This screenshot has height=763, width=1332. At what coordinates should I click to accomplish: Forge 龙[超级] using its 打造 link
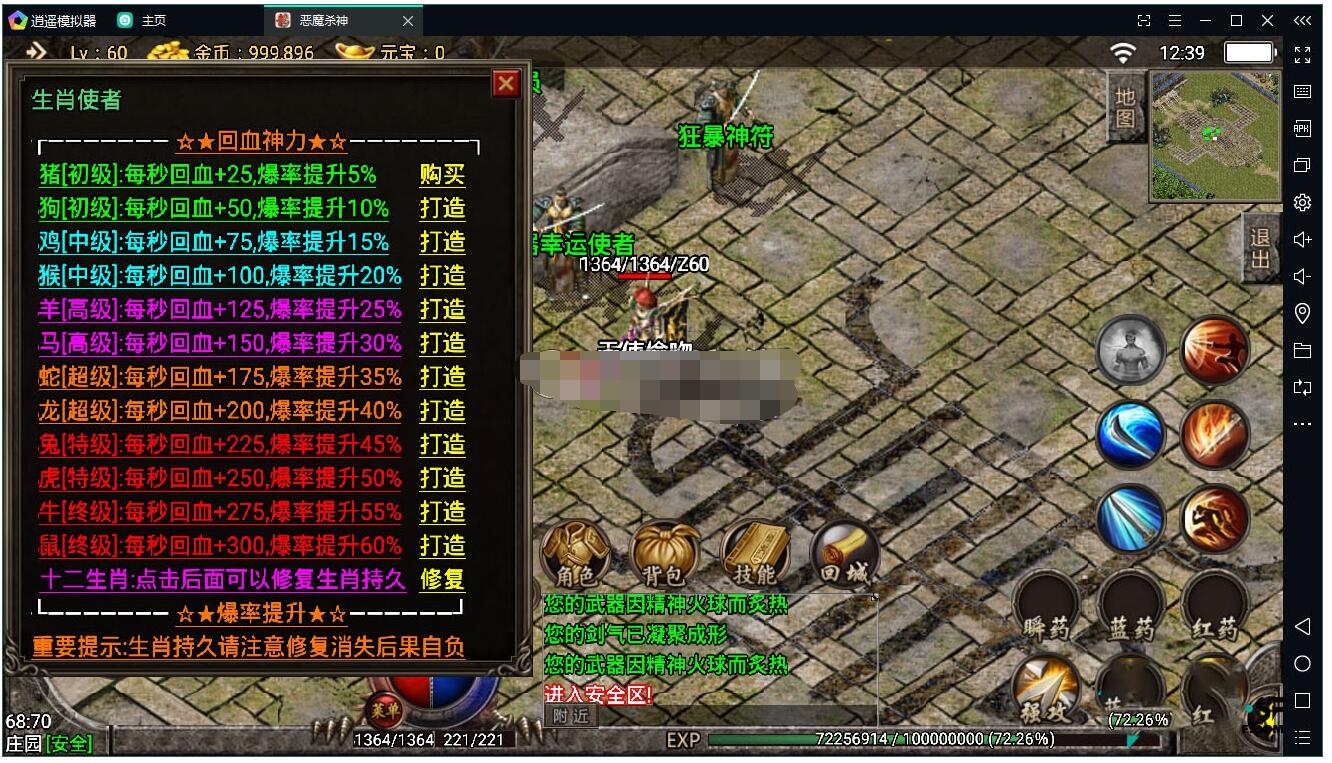coord(442,411)
